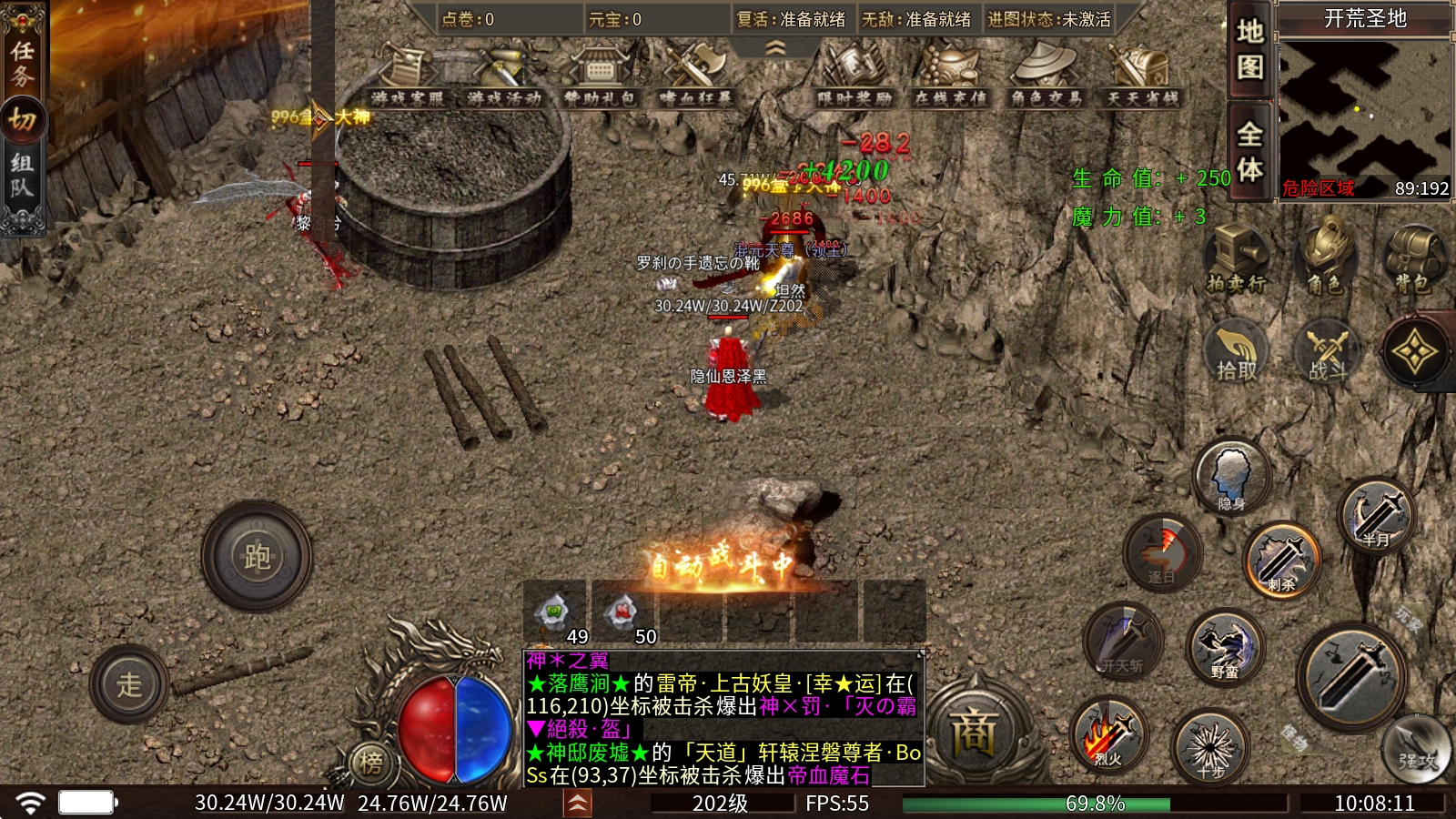
Task: Select the 跑 run mode button
Action: [x=257, y=556]
